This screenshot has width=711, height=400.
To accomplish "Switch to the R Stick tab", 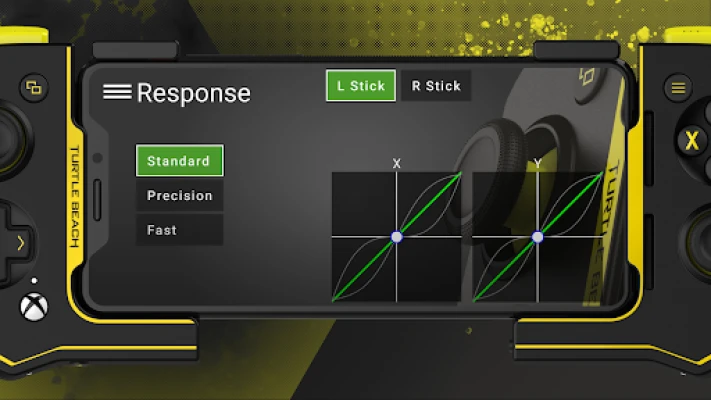I will [436, 86].
